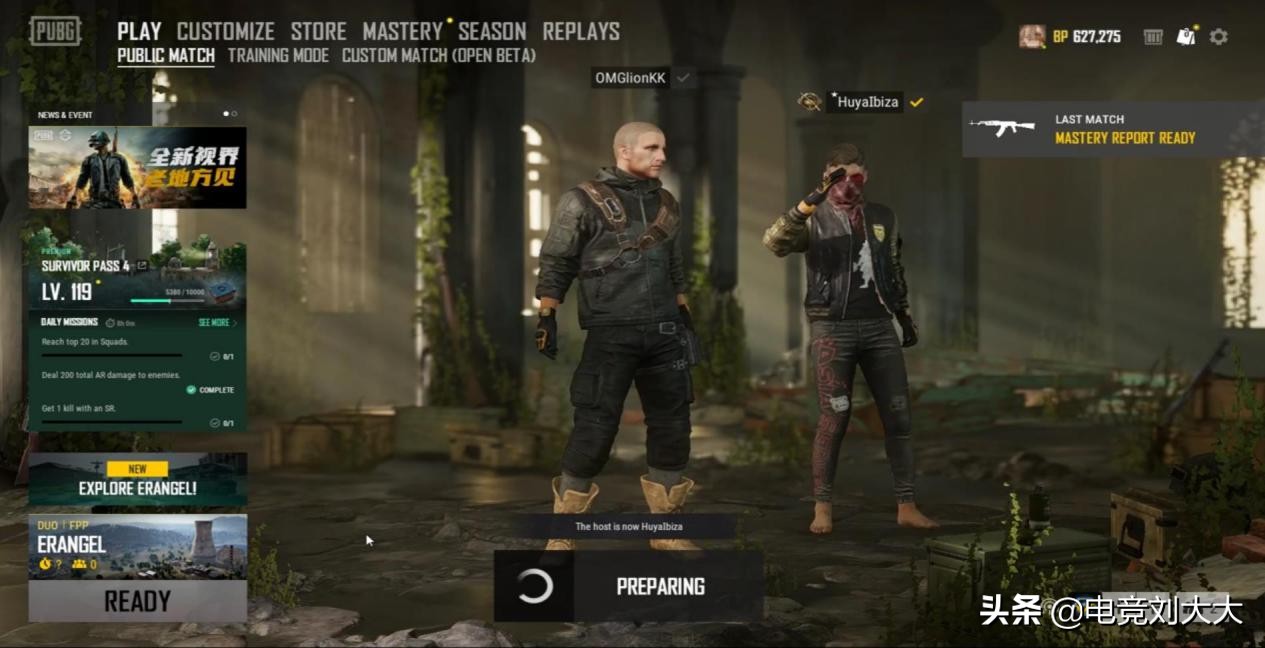This screenshot has width=1265, height=648.
Task: View the Last Match mastery report
Action: [x=1112, y=129]
